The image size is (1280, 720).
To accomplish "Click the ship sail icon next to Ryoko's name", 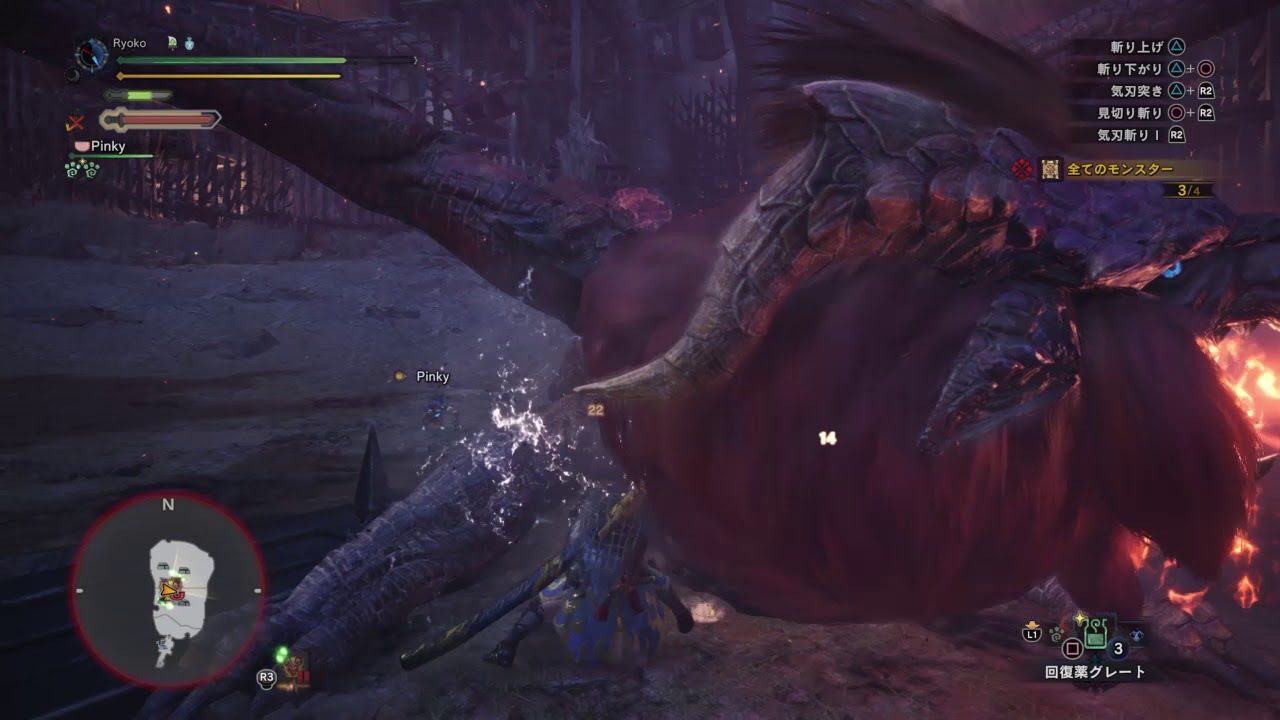I will pyautogui.click(x=171, y=43).
